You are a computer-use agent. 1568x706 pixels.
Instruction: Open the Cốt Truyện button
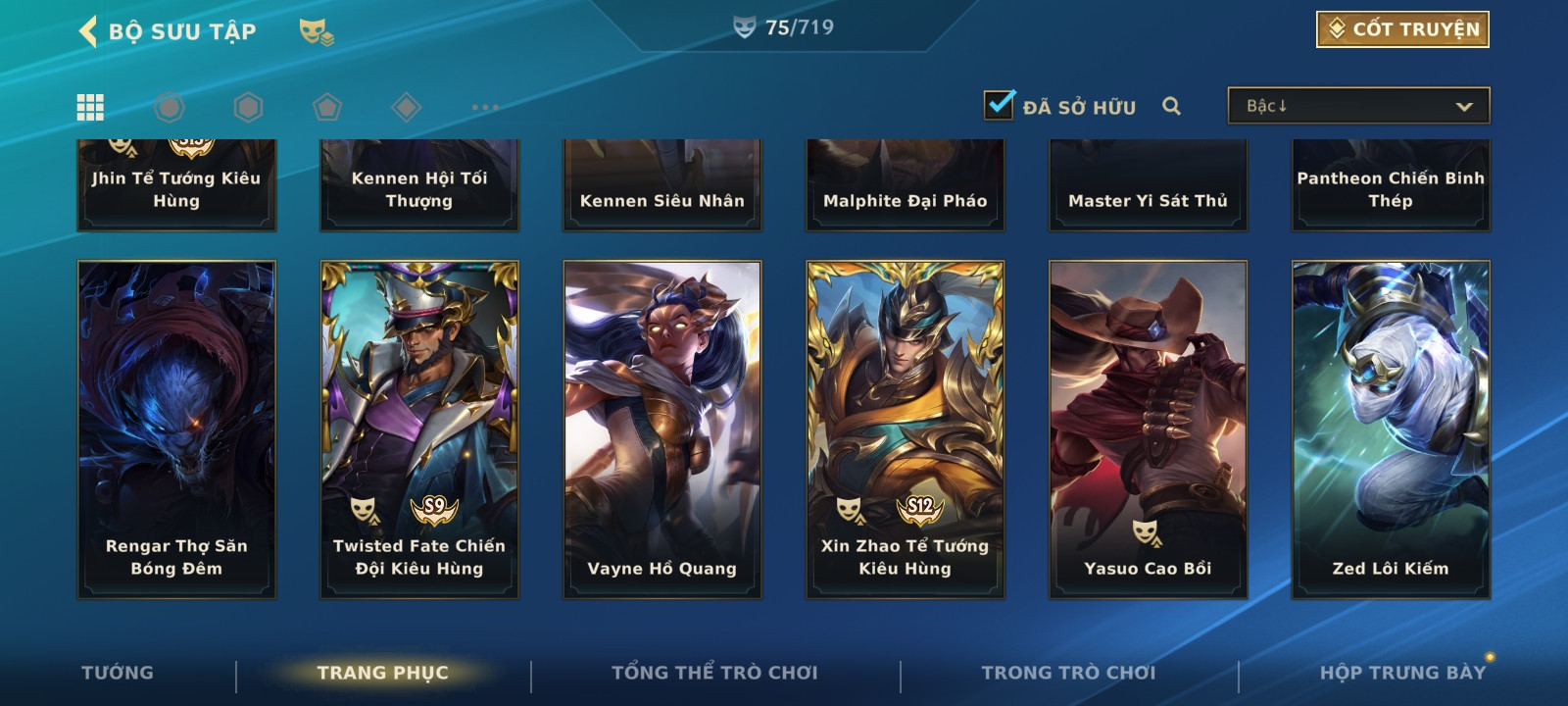tap(1402, 29)
